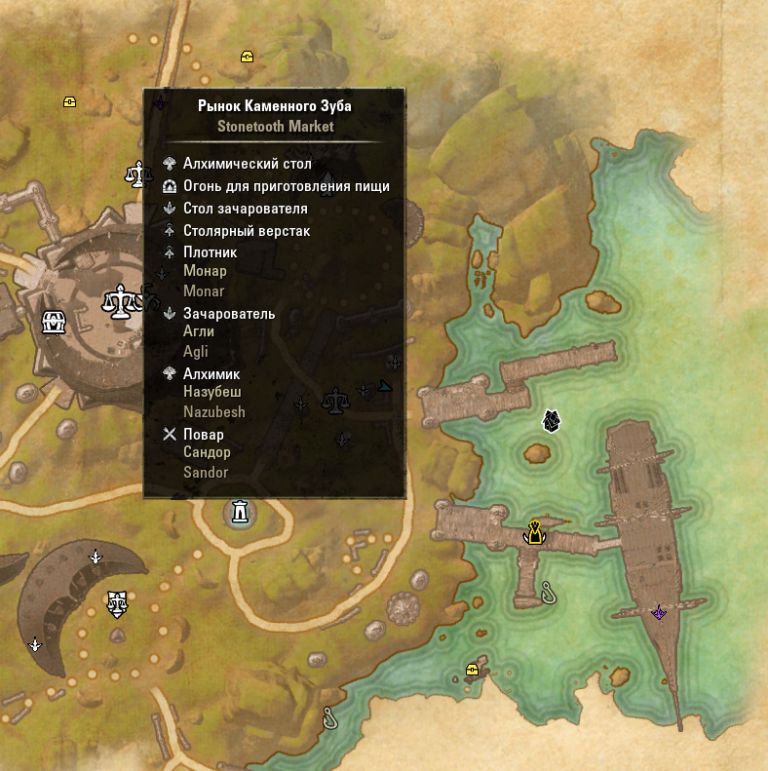The height and width of the screenshot is (771, 768).
Task: Open the guild trader shield marker
Action: (117, 602)
